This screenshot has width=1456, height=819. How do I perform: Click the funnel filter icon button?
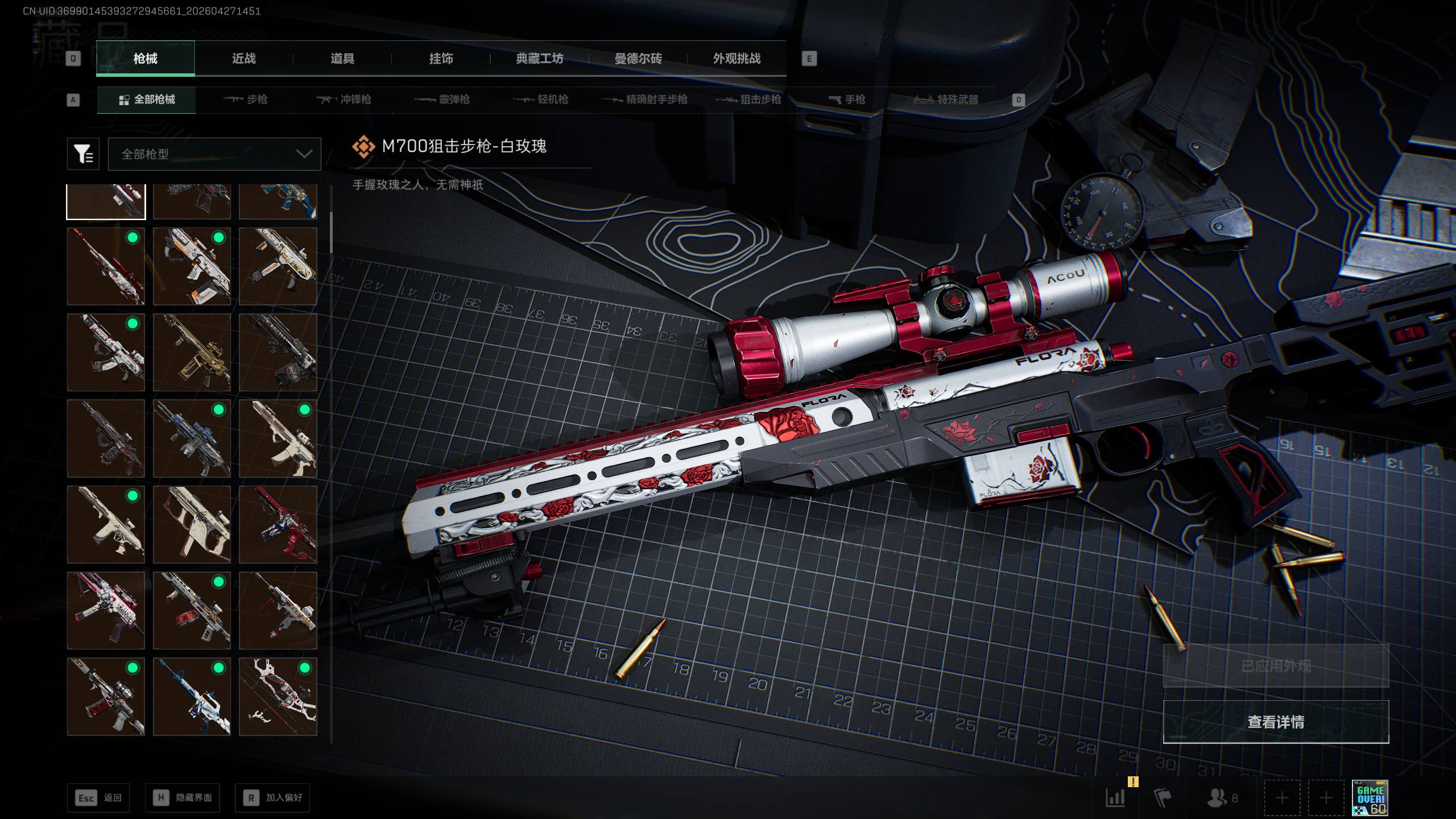[x=83, y=154]
